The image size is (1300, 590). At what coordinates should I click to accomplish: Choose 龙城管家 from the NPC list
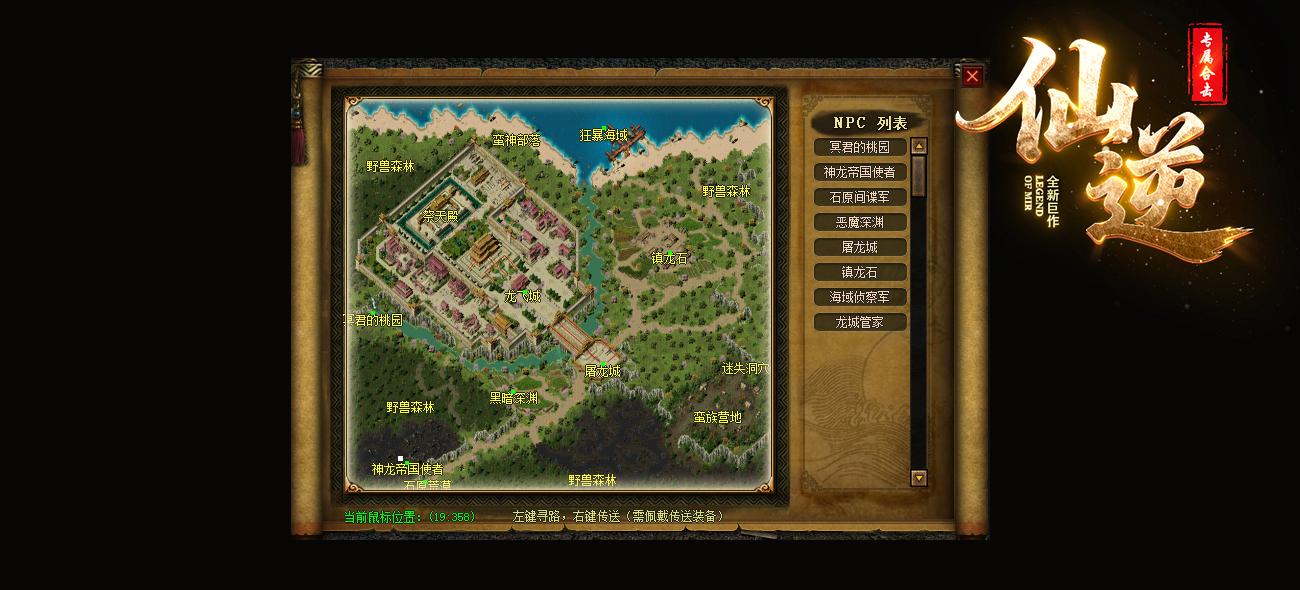pyautogui.click(x=860, y=322)
